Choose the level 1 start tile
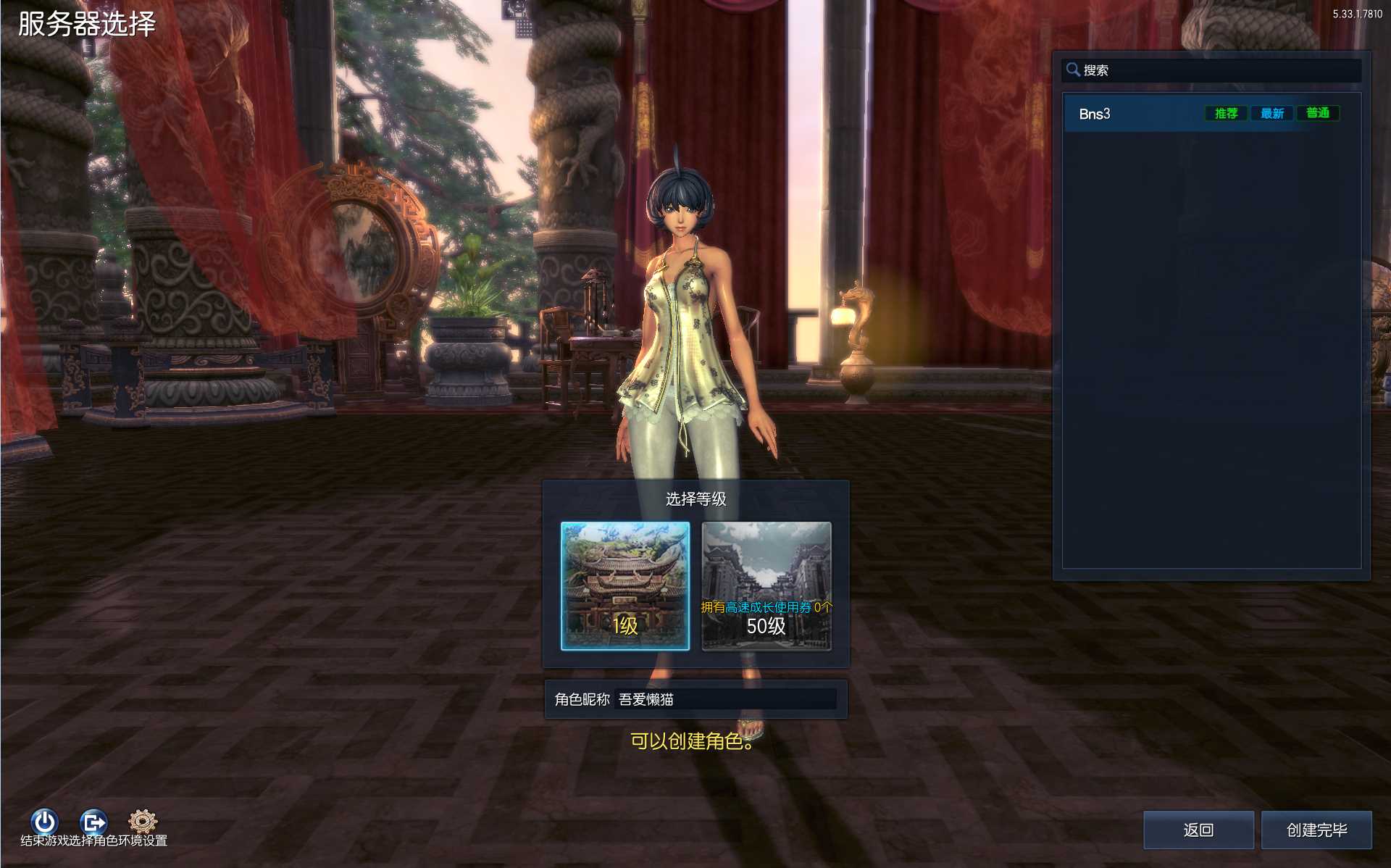Image resolution: width=1391 pixels, height=868 pixels. point(625,585)
